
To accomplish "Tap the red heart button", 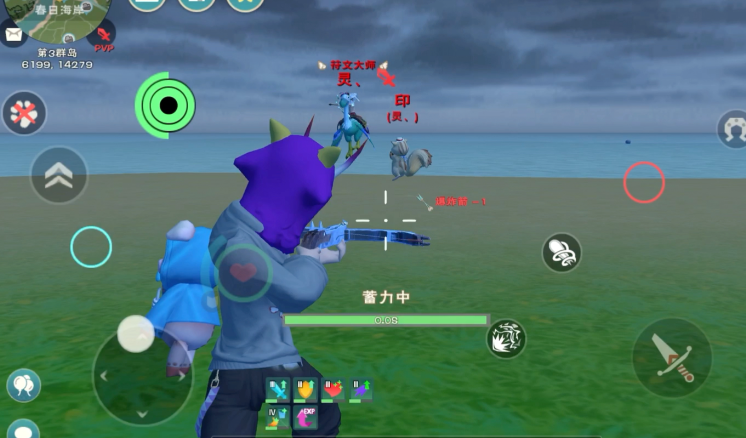I will [243, 272].
